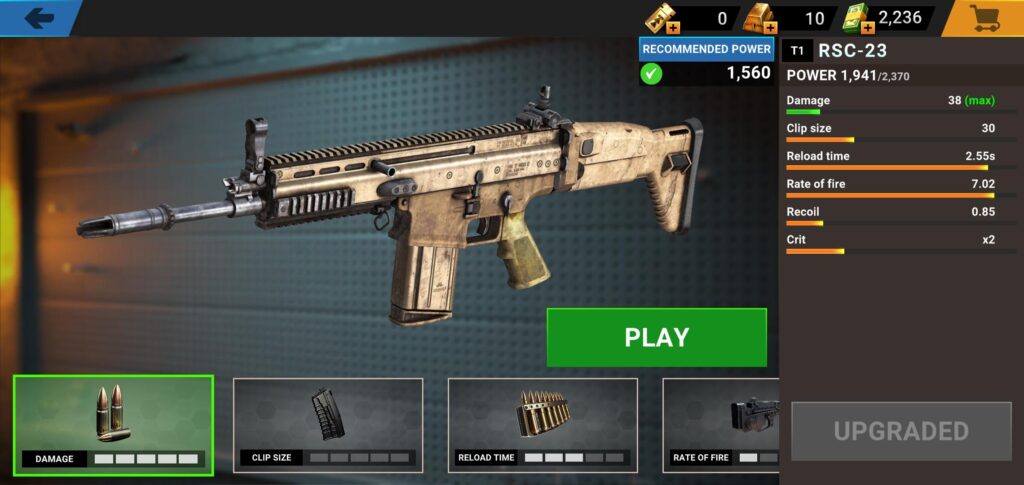Go back using the blue arrow button
This screenshot has height=485, width=1024.
[38, 17]
